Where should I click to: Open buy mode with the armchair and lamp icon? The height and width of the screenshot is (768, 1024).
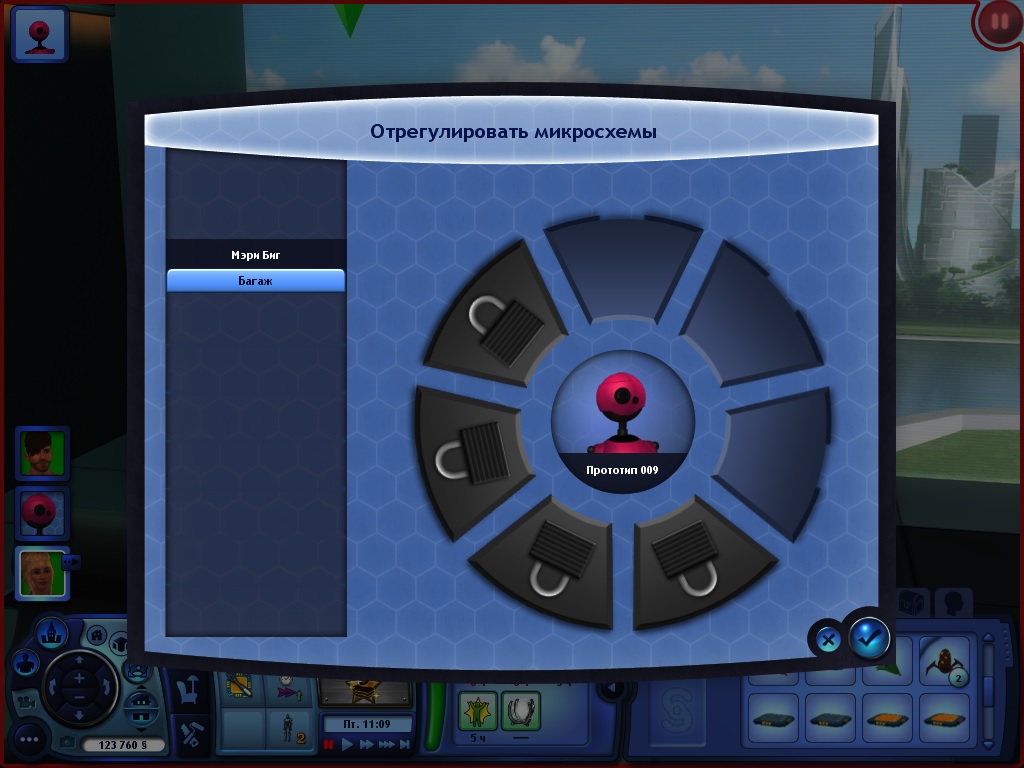pos(190,690)
